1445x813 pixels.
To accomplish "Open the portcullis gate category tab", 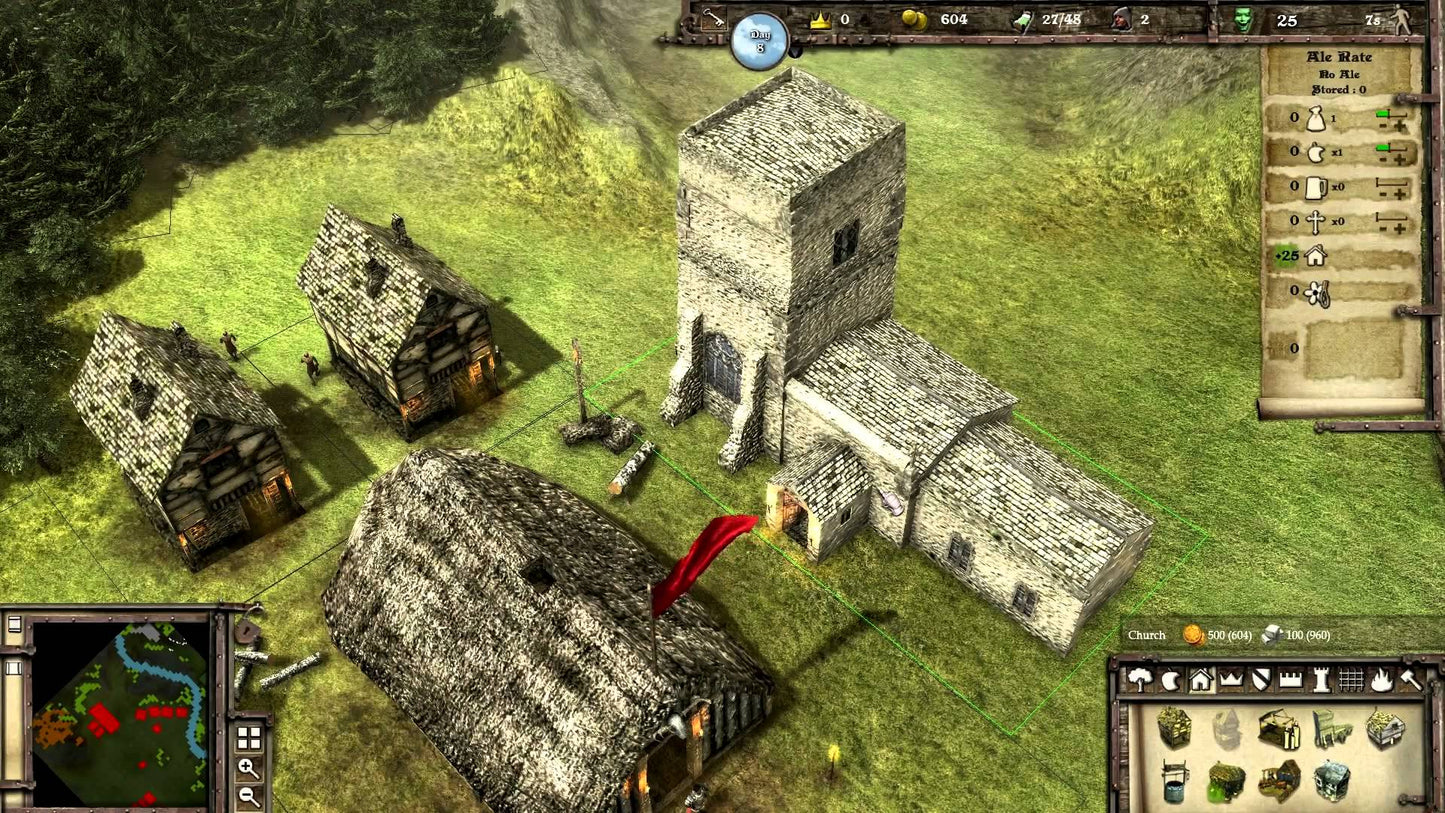I will click(1351, 680).
